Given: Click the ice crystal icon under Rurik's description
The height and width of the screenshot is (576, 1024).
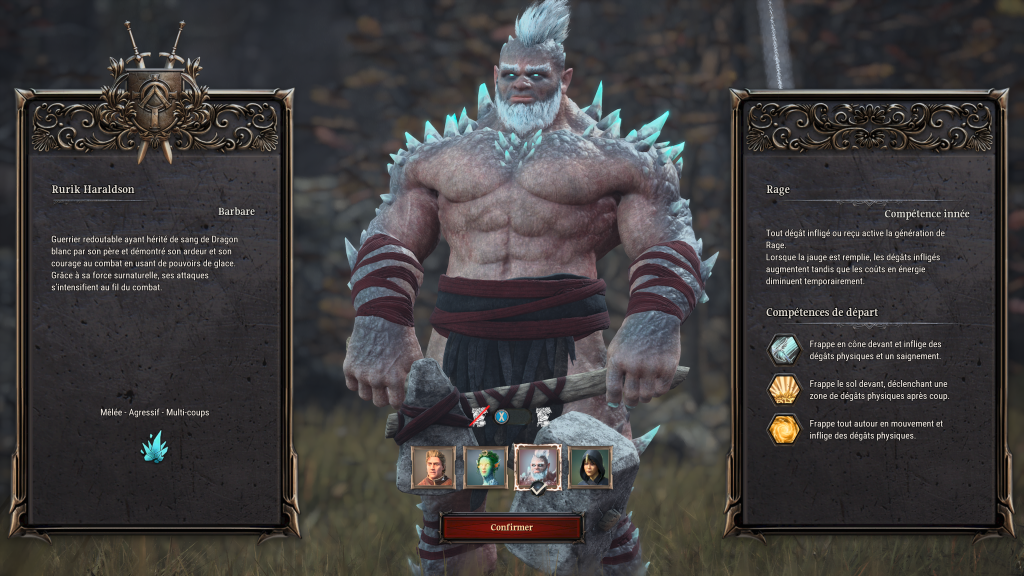Looking at the screenshot, I should [154, 447].
